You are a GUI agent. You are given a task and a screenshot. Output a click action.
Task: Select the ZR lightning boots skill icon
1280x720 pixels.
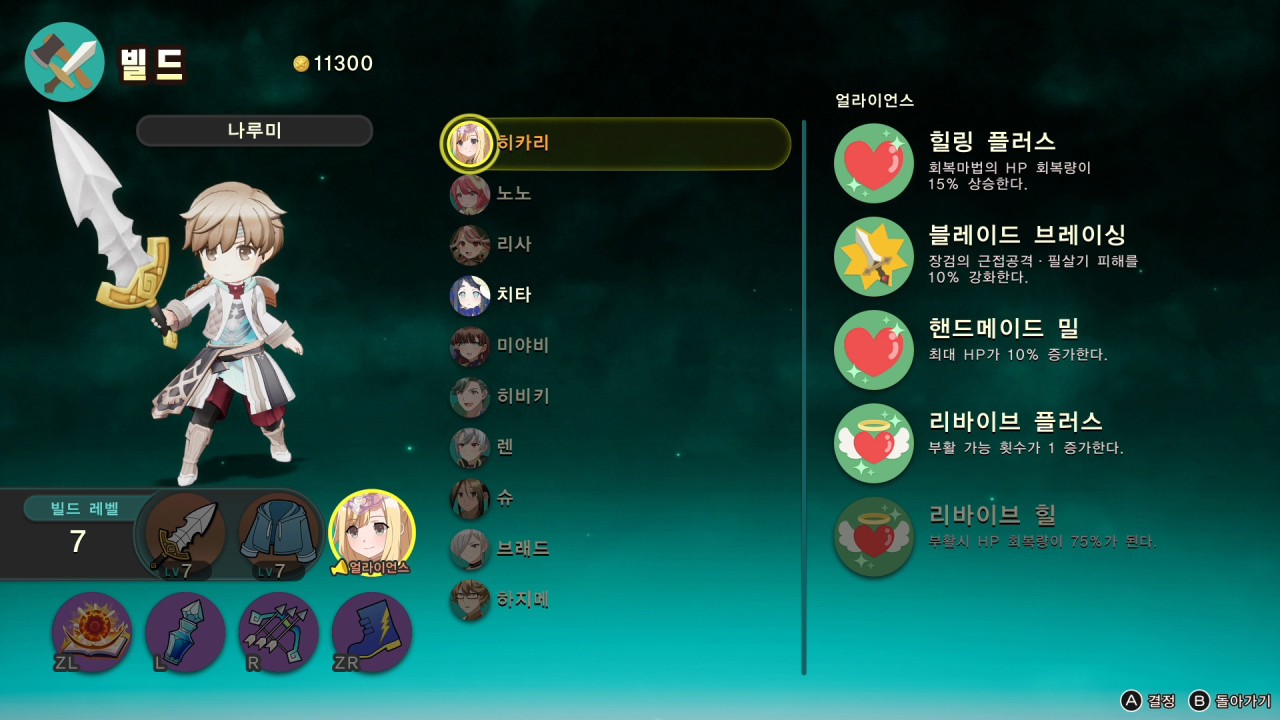[x=370, y=633]
